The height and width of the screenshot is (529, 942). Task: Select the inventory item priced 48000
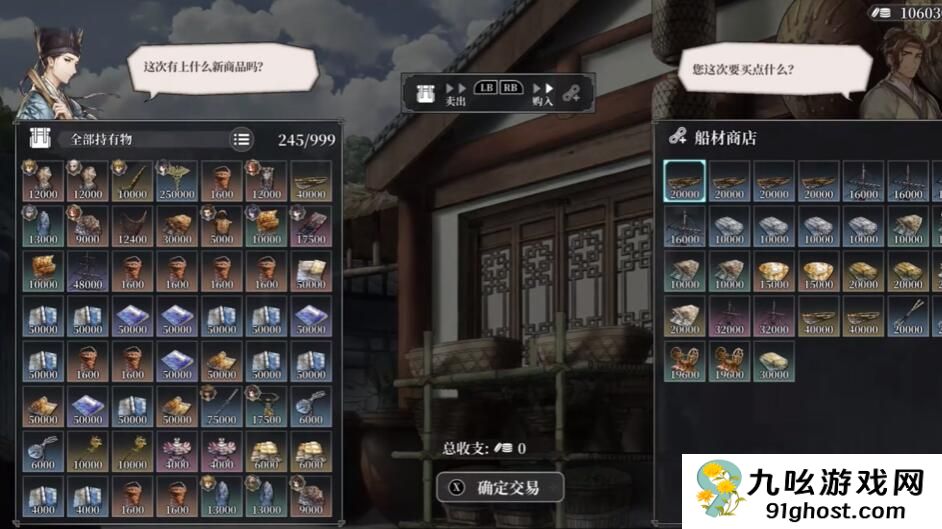[x=86, y=271]
